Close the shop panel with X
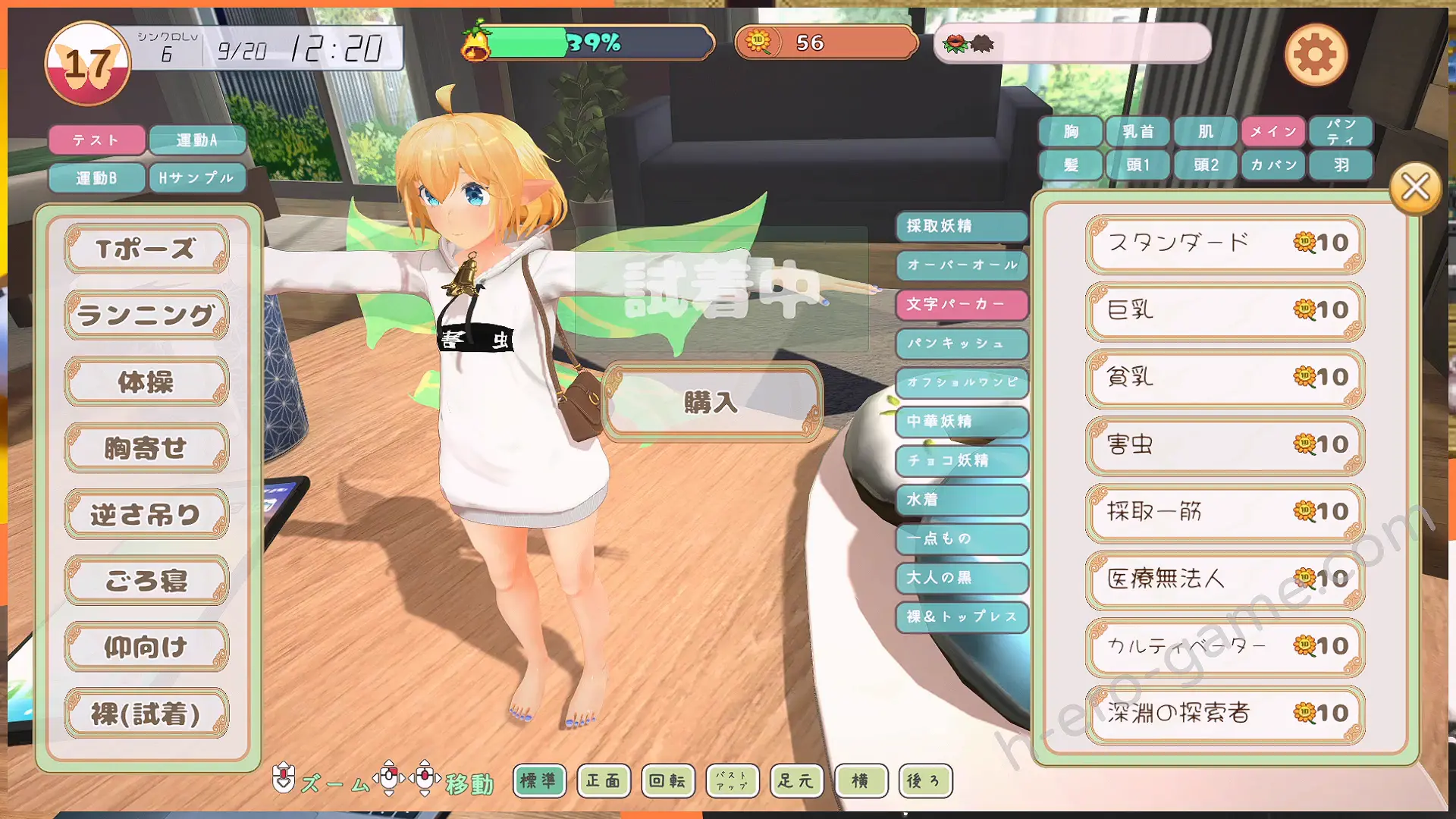Viewport: 1456px width, 819px height. (1415, 187)
